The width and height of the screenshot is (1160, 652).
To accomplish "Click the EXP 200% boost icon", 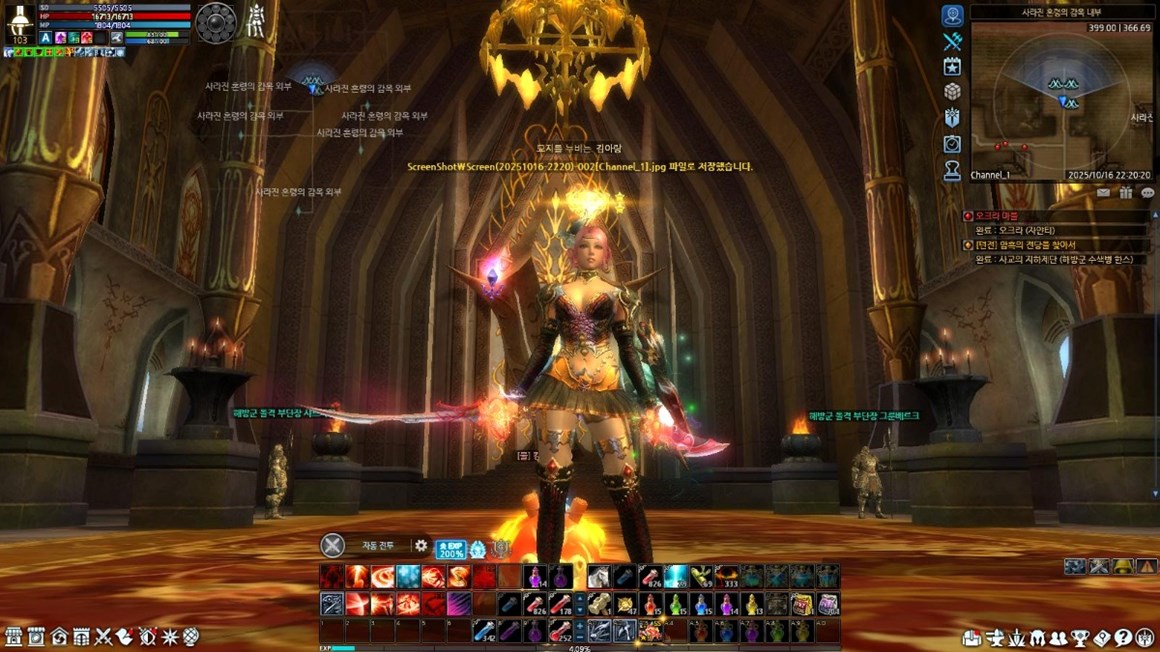I will point(450,549).
